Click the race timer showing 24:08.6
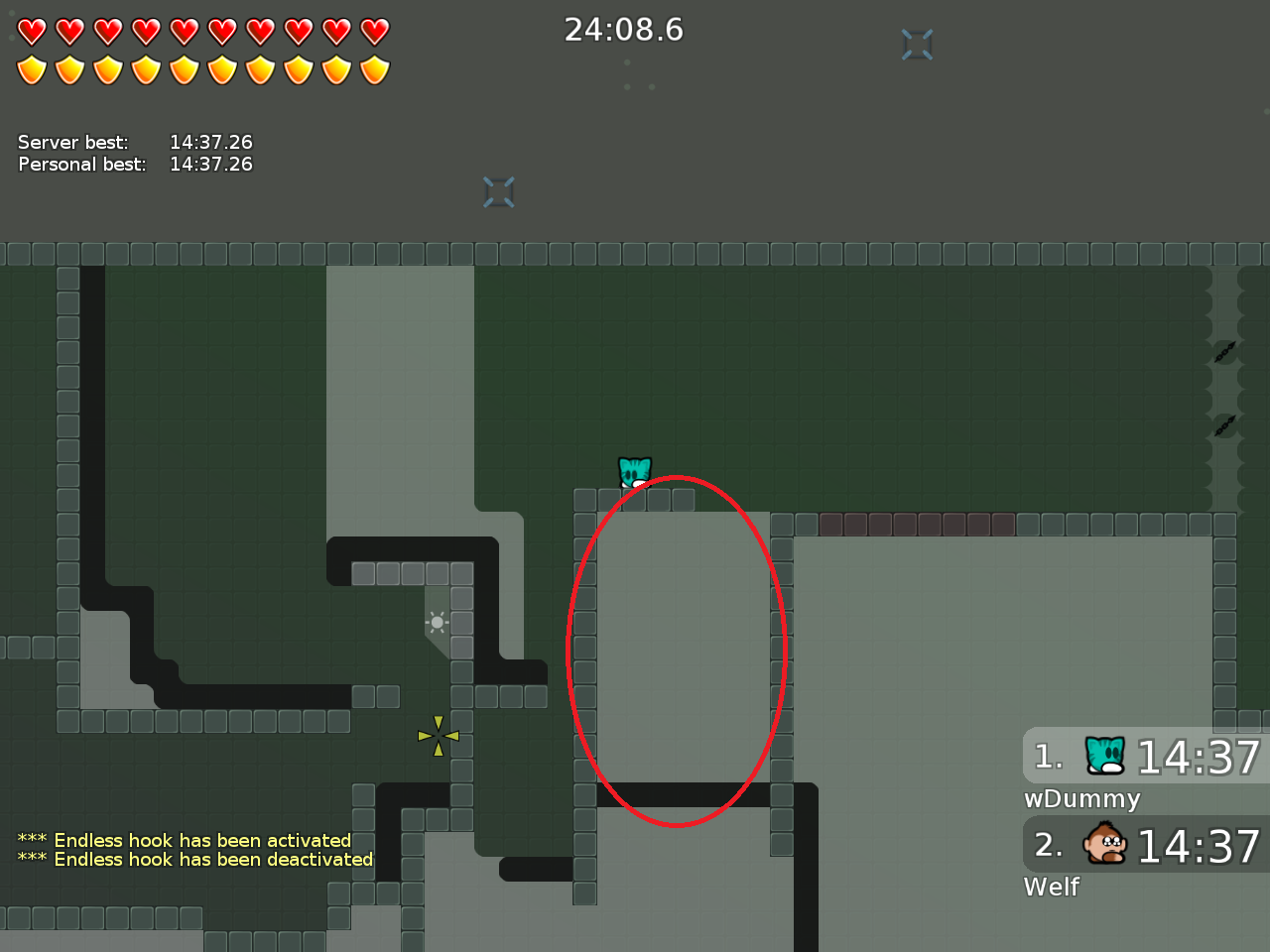This screenshot has width=1270, height=952. click(x=624, y=30)
